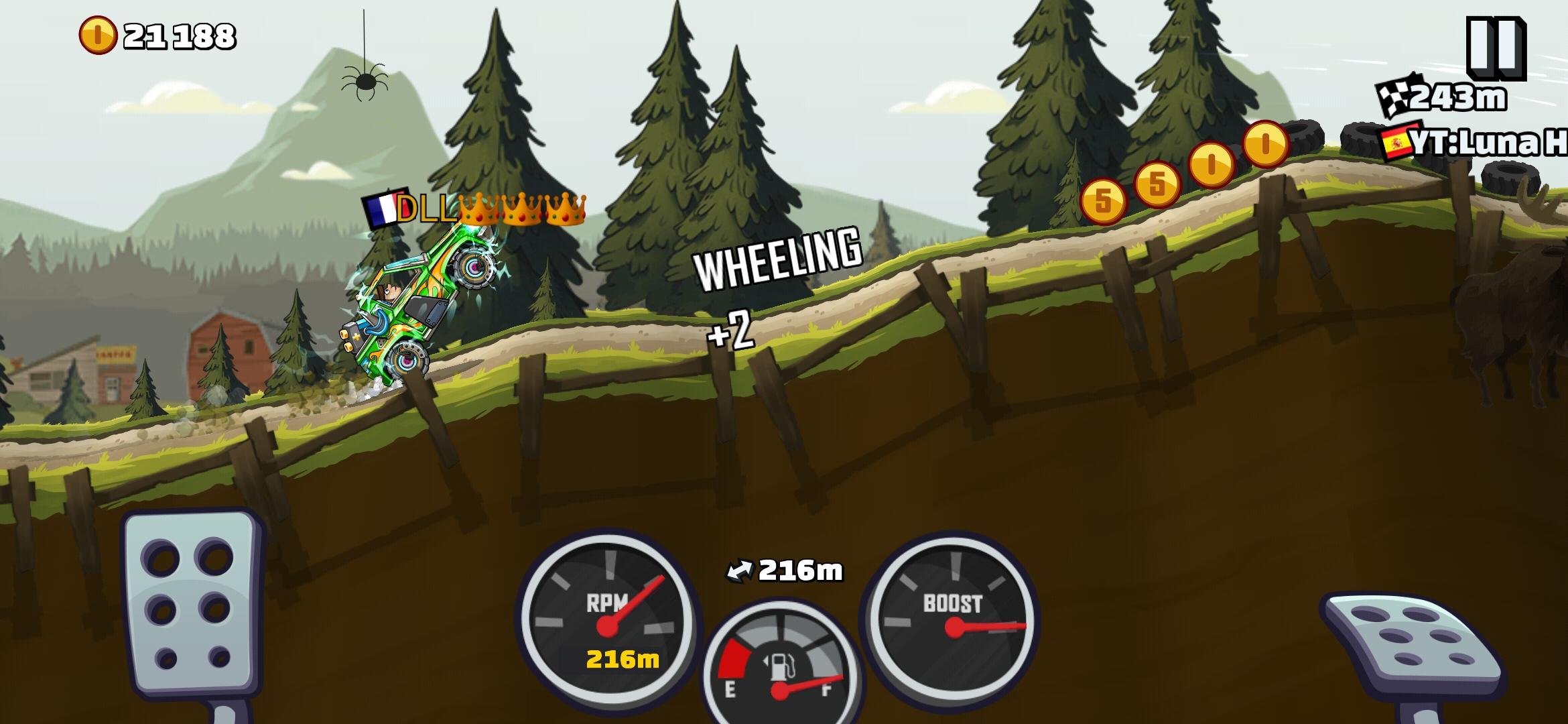
Task: Click the Spain flag next to YT:Luna H
Action: coord(1398,143)
